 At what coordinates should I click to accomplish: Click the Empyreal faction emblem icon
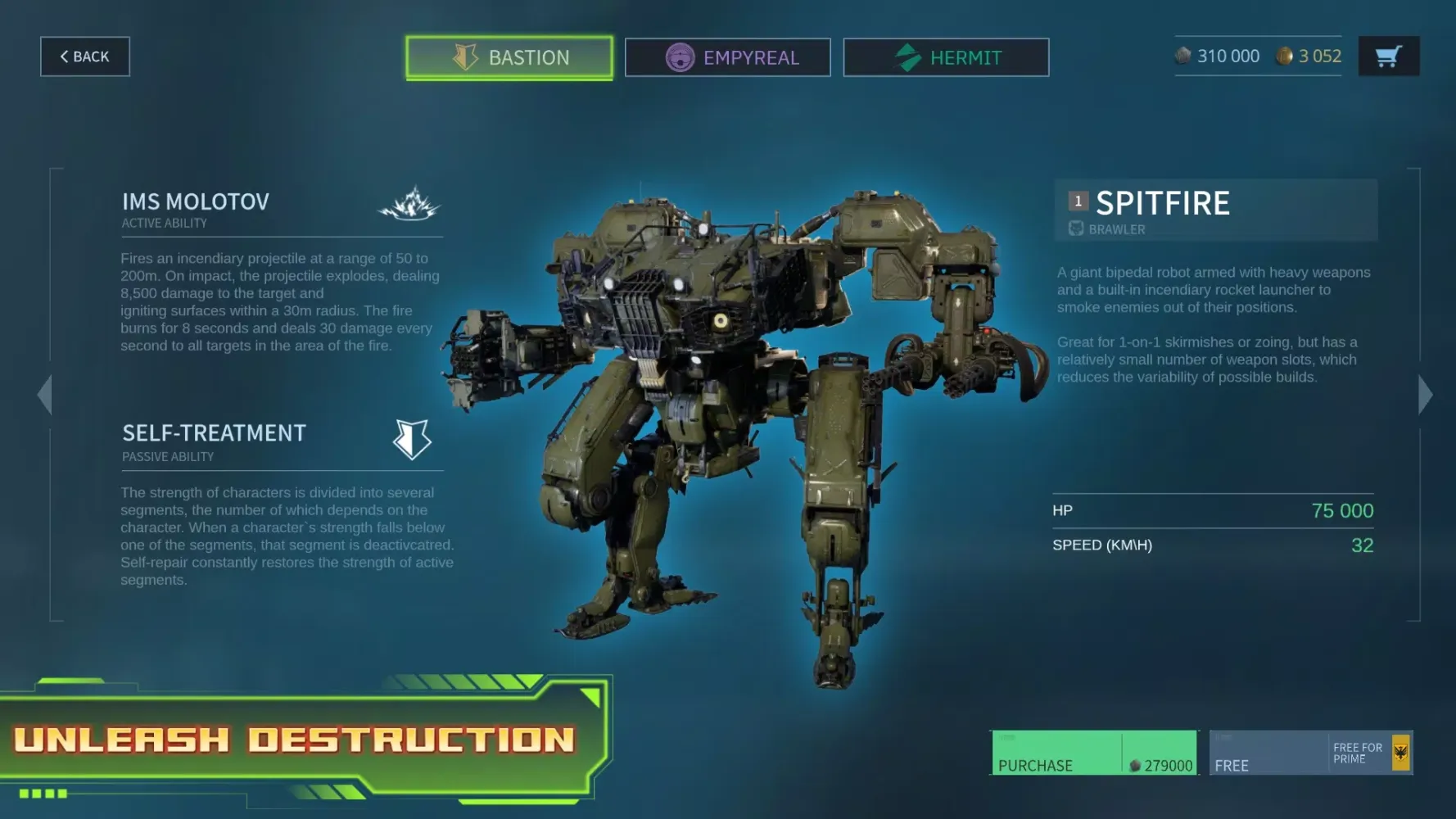pos(680,57)
